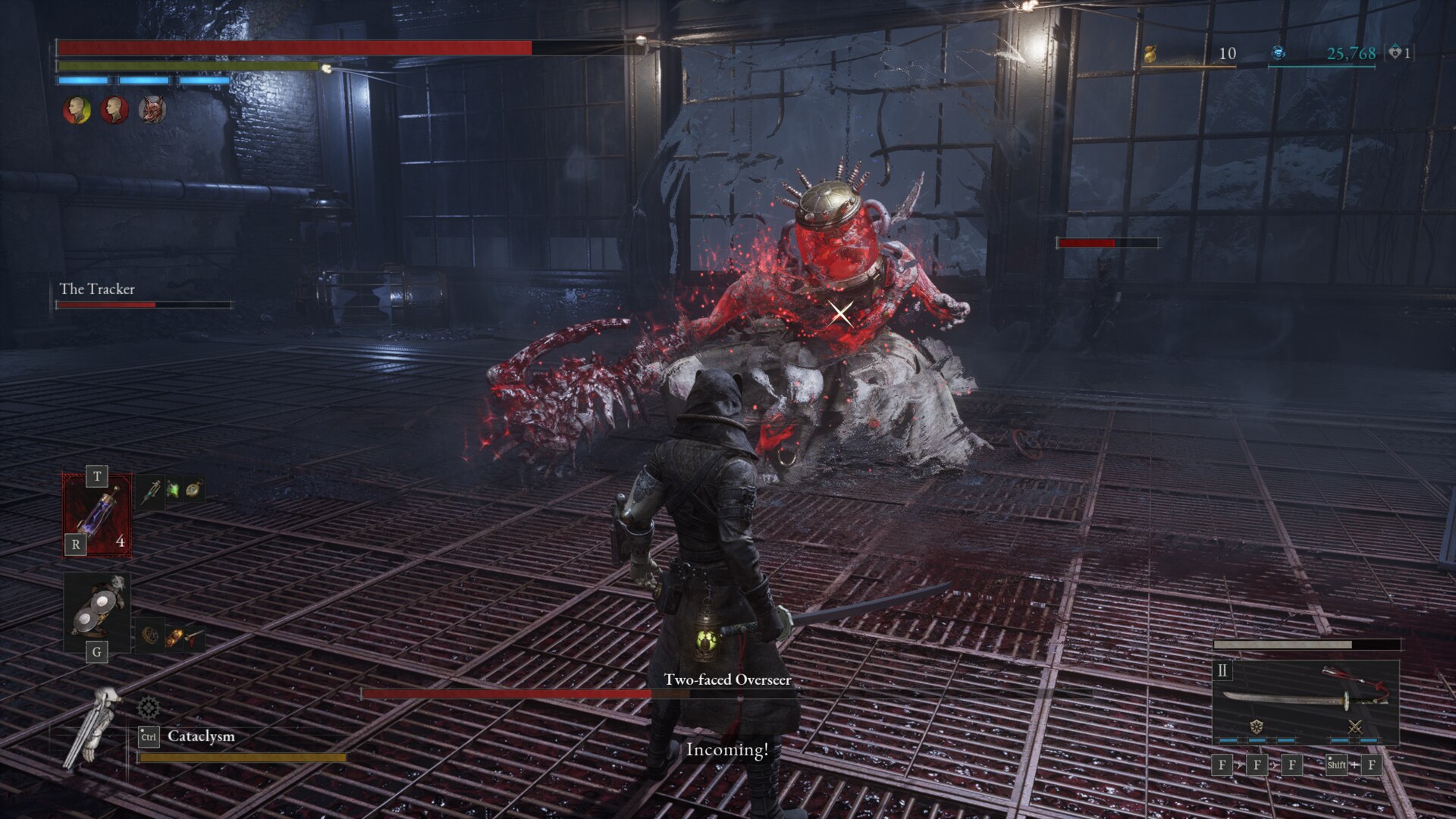
Task: Pick the green glowing item in upper belt
Action: click(x=173, y=490)
